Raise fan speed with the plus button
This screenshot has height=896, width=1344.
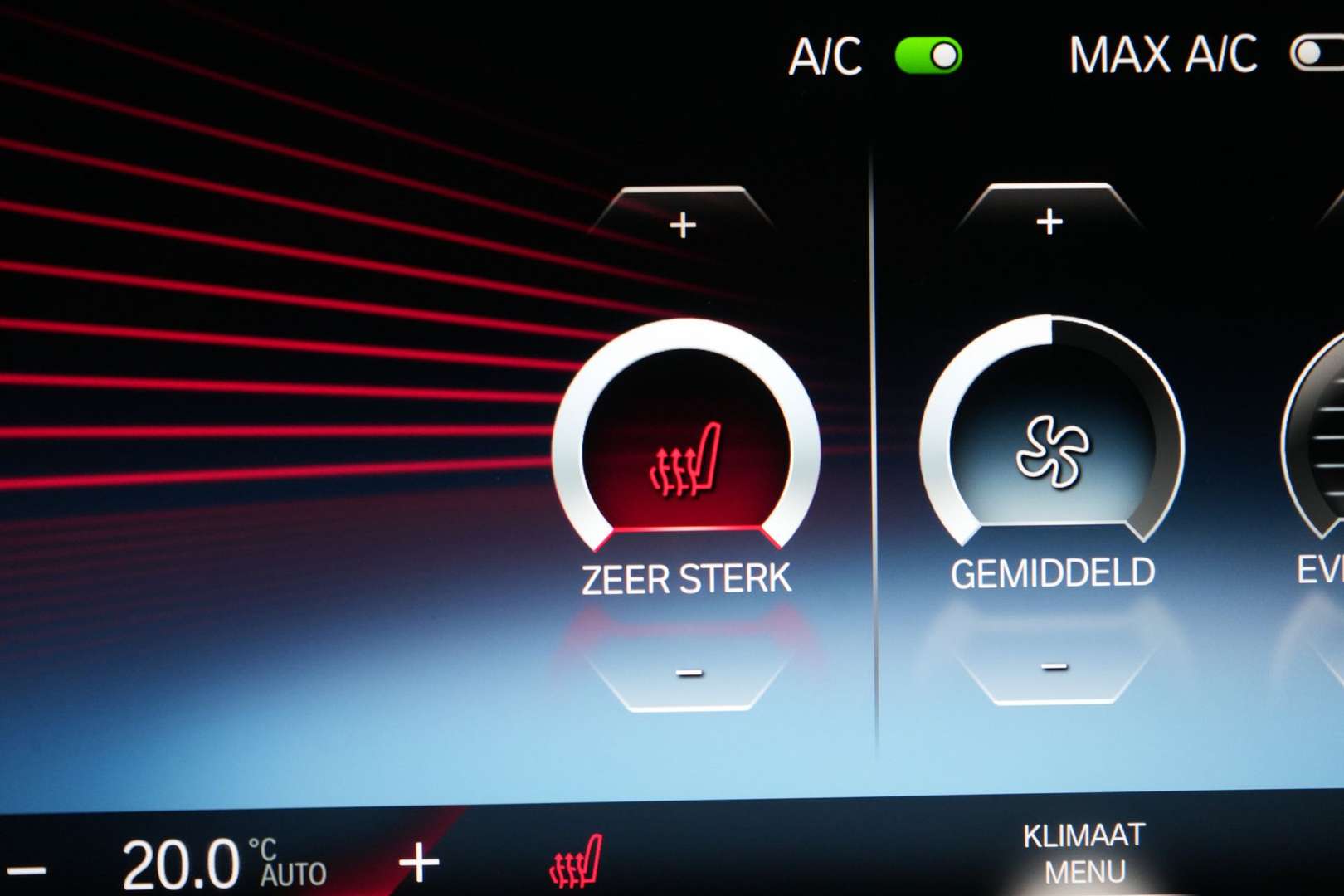click(1049, 221)
